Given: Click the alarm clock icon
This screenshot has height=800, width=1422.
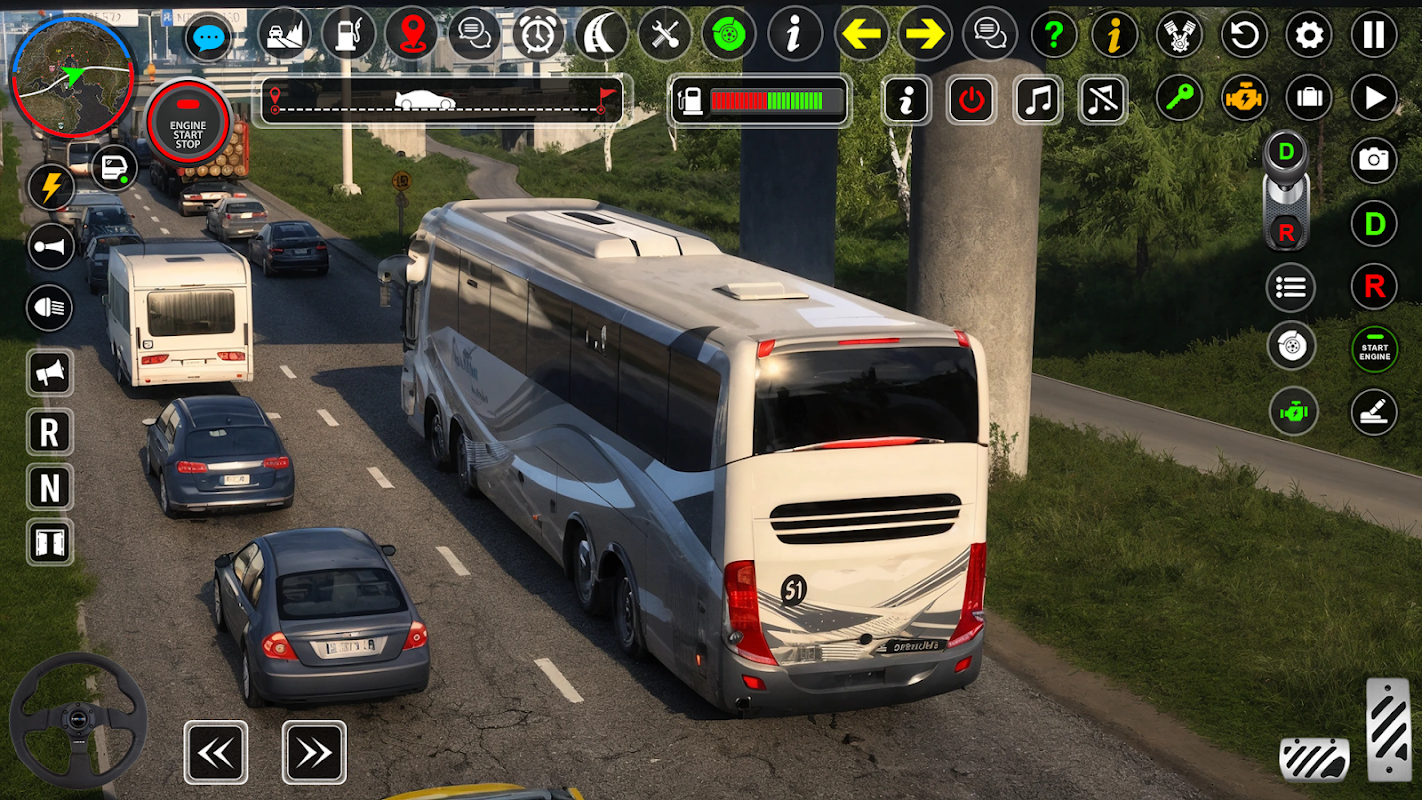Looking at the screenshot, I should point(538,35).
